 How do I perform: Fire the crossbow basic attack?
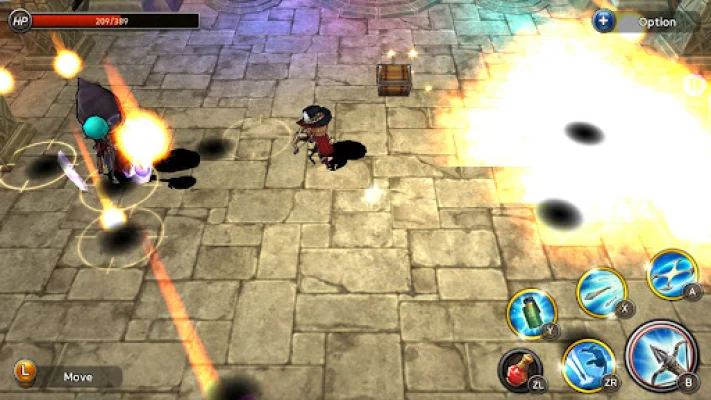coord(661,351)
